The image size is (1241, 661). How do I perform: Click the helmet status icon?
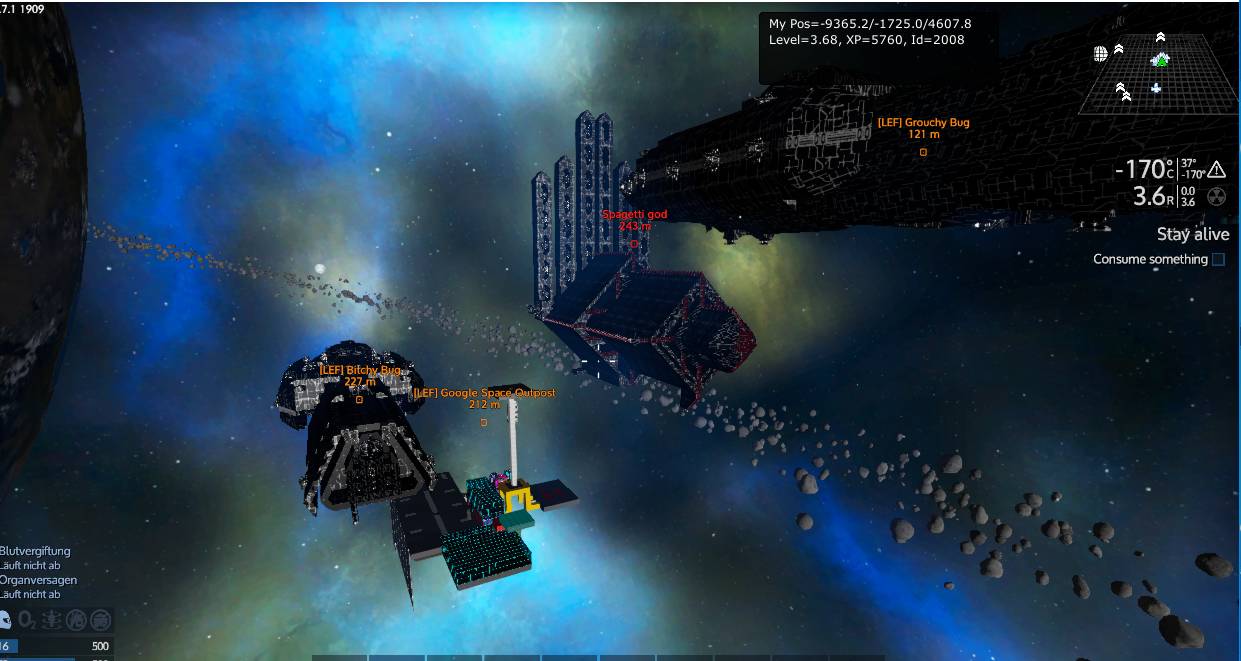tap(3, 620)
